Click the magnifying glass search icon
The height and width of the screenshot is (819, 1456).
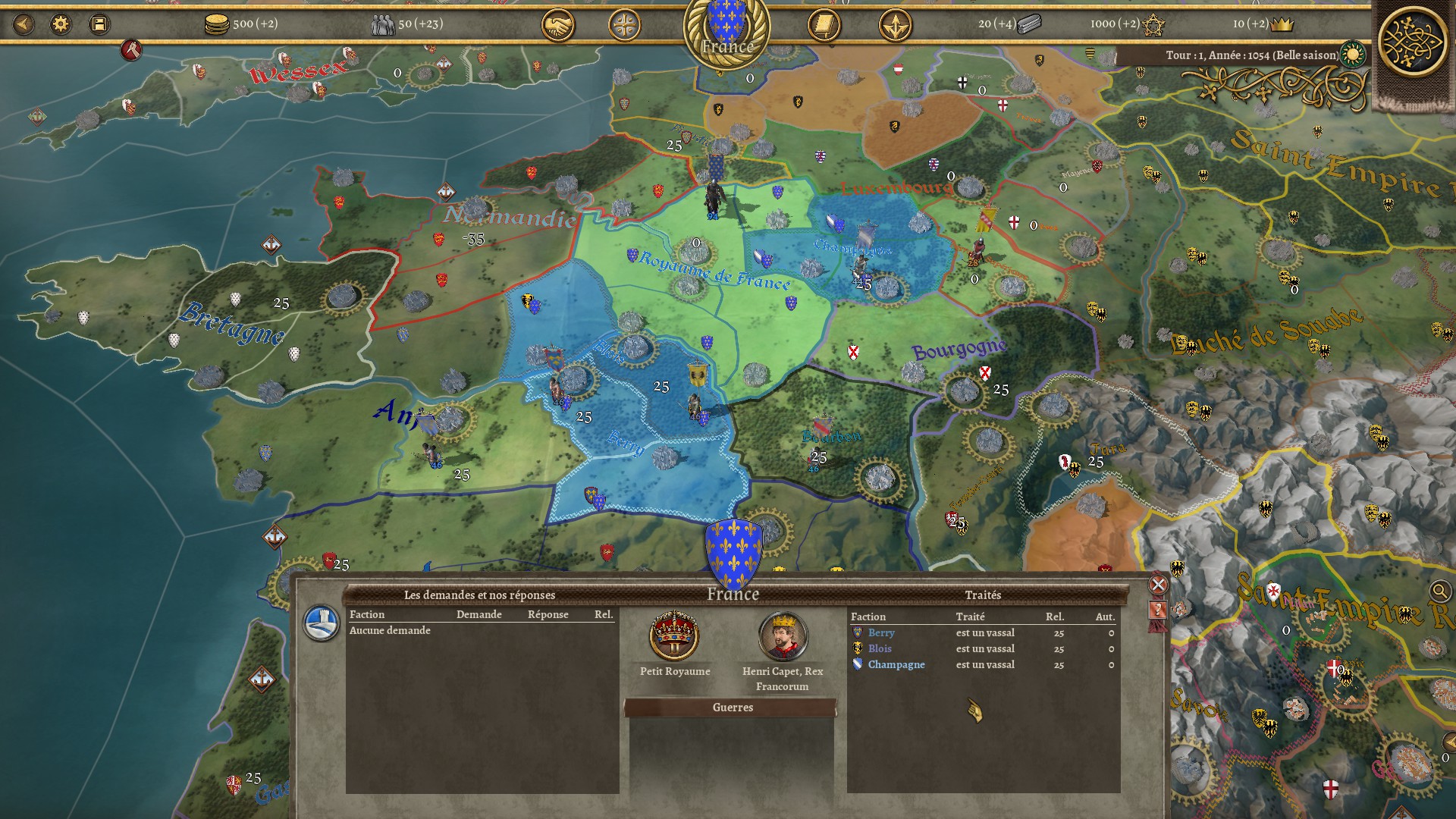(1439, 591)
